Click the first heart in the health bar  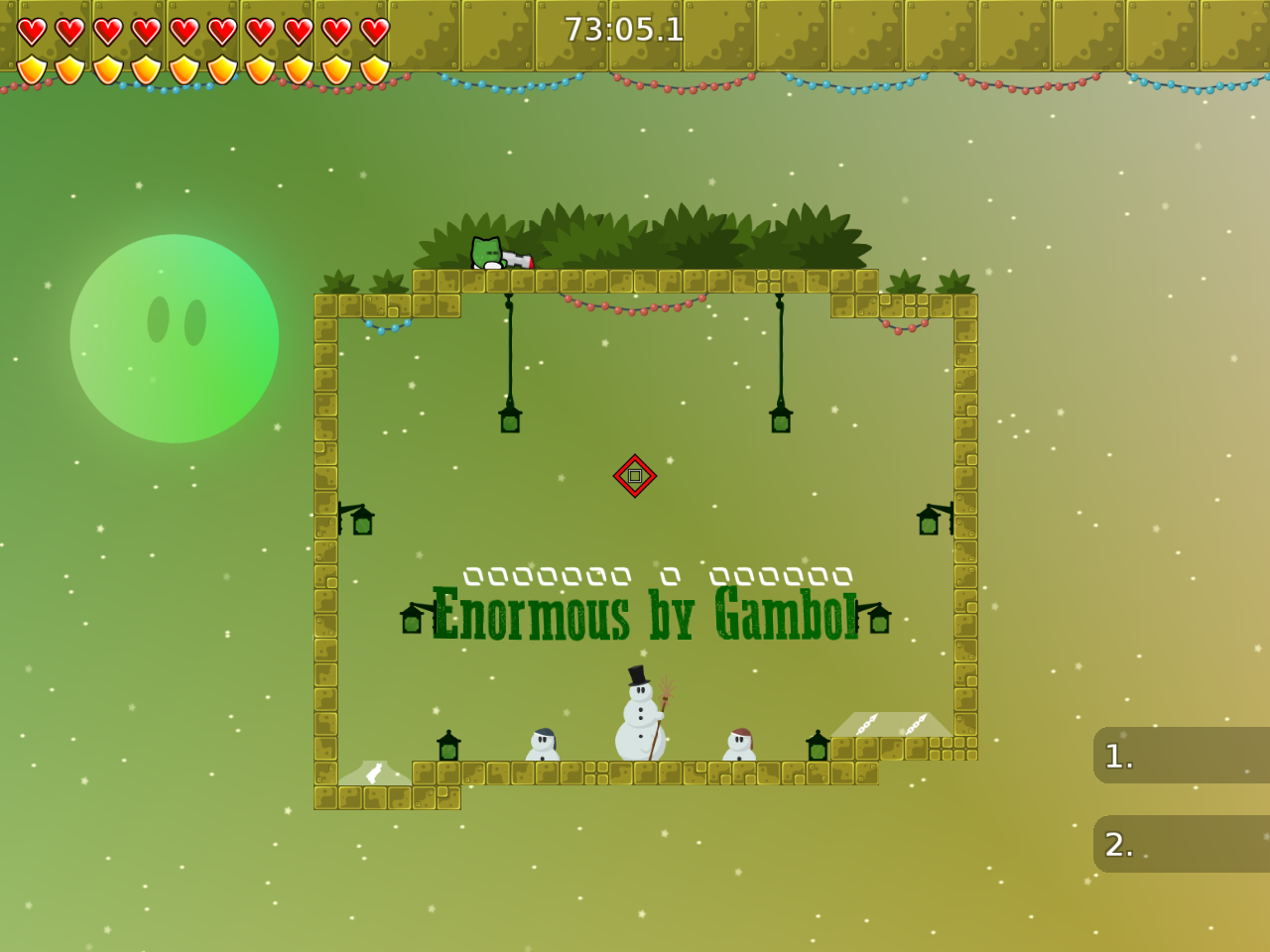tap(30, 30)
